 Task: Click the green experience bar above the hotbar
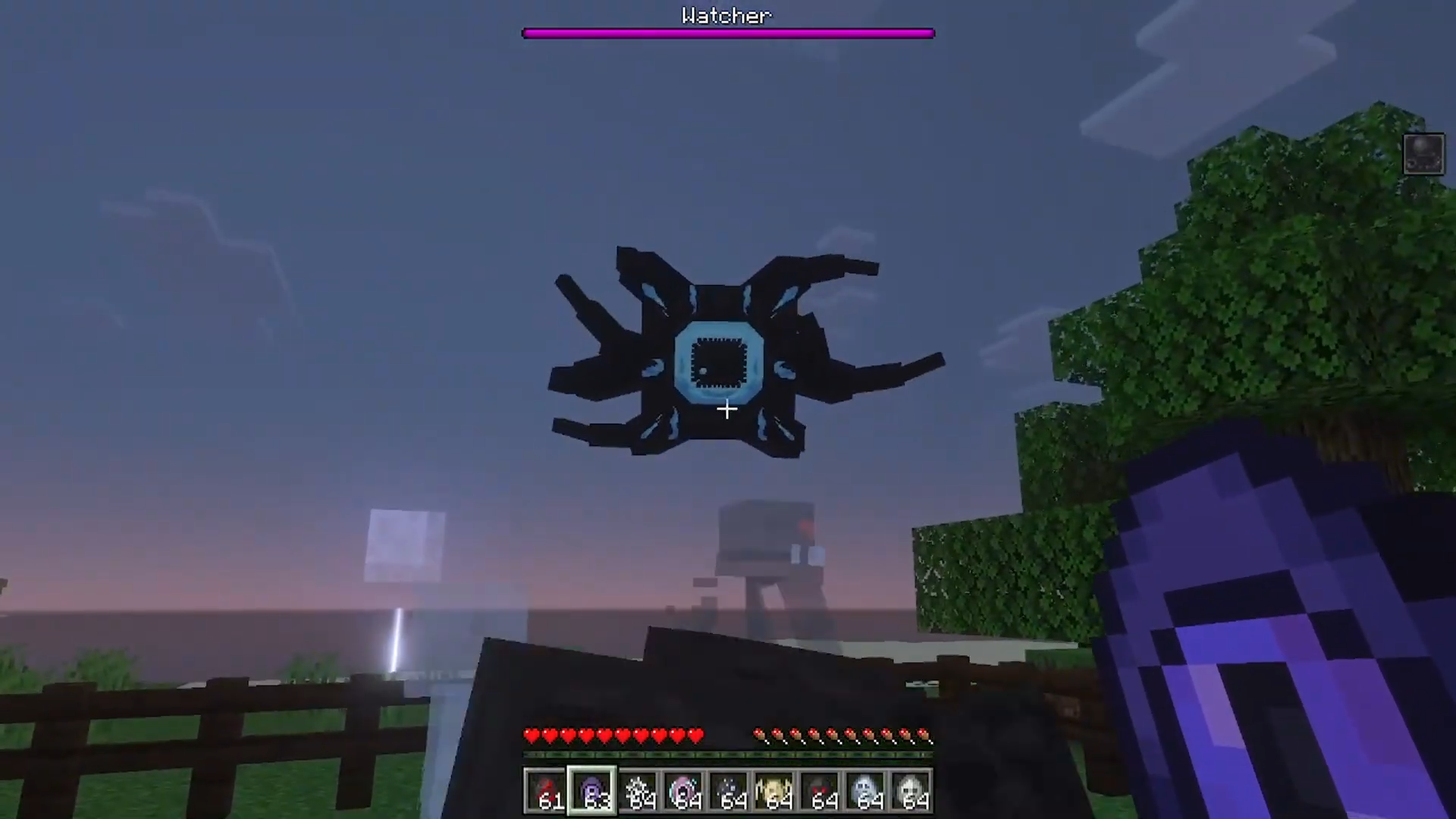[x=728, y=755]
